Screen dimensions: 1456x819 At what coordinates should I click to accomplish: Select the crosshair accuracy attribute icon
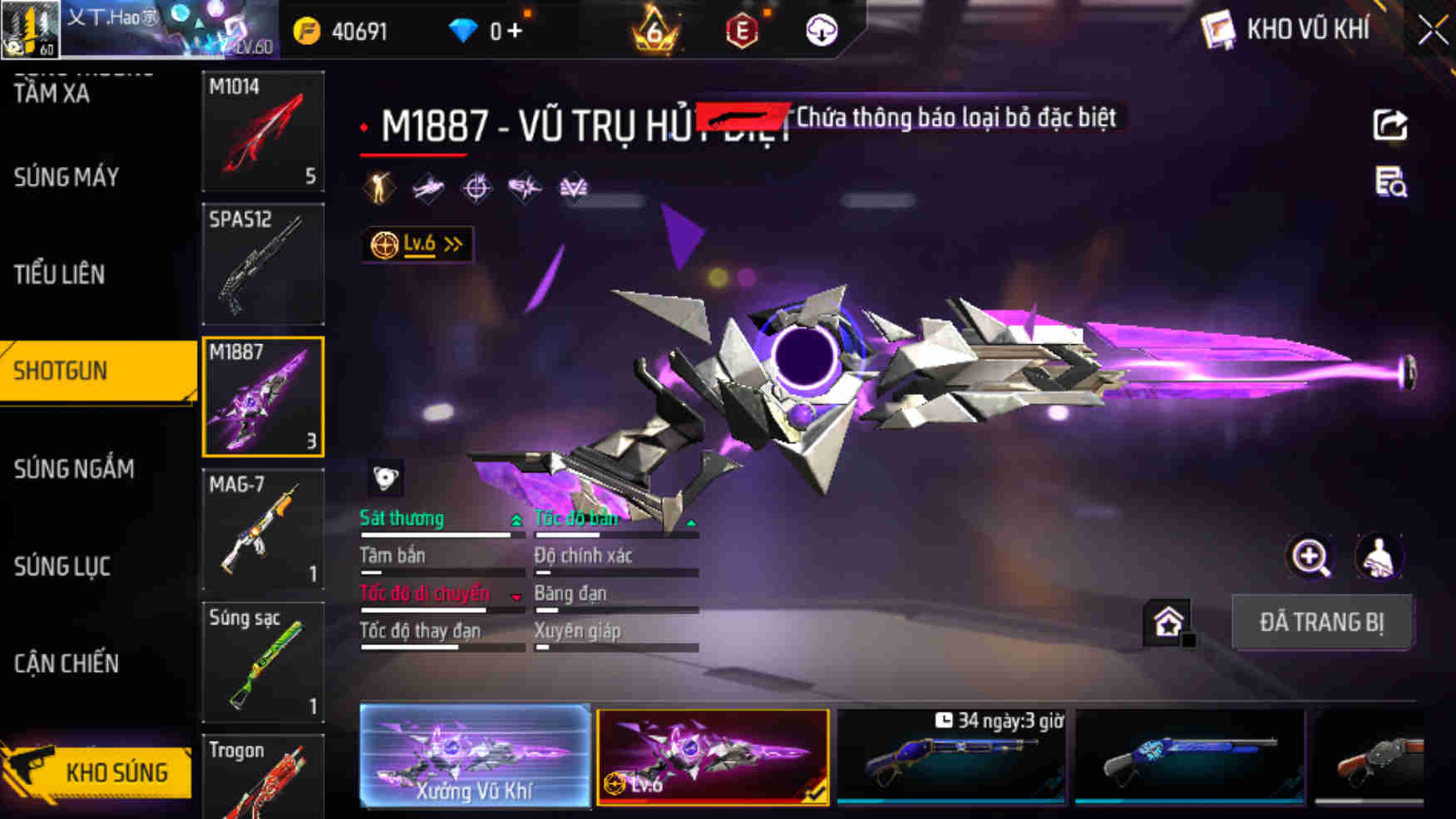(475, 186)
